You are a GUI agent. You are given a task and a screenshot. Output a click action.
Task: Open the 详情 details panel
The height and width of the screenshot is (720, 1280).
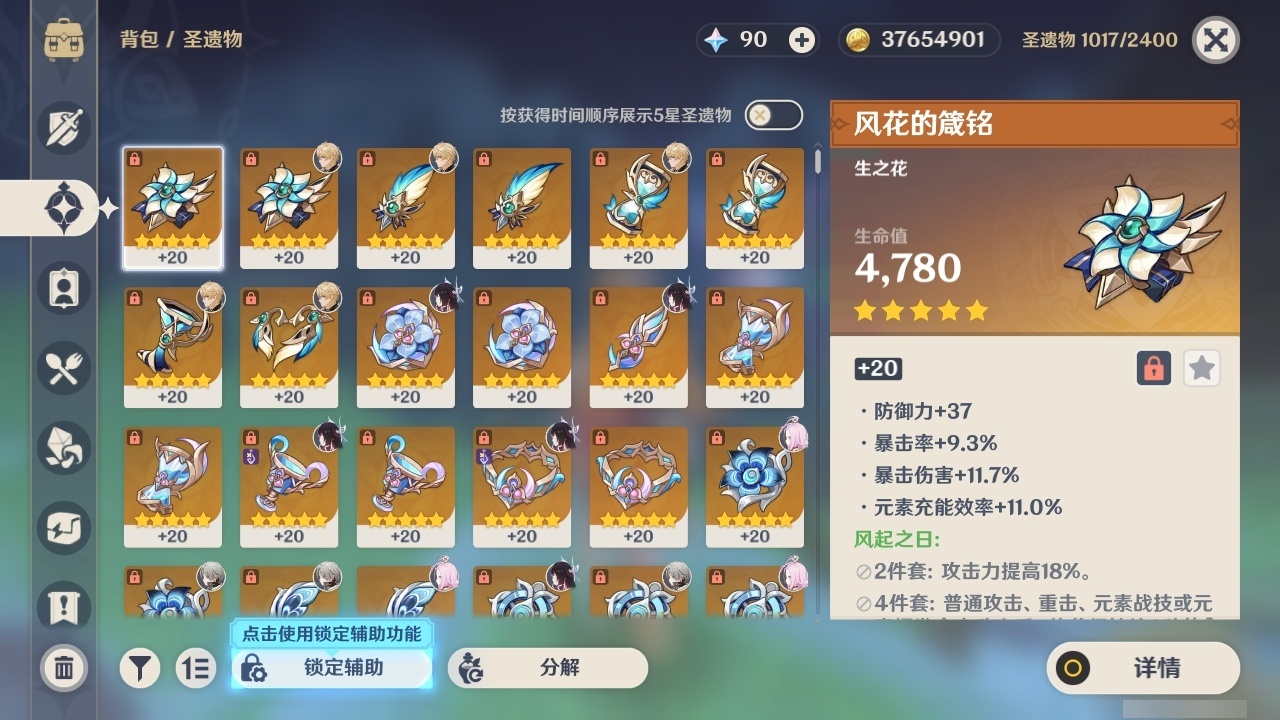[x=1142, y=668]
